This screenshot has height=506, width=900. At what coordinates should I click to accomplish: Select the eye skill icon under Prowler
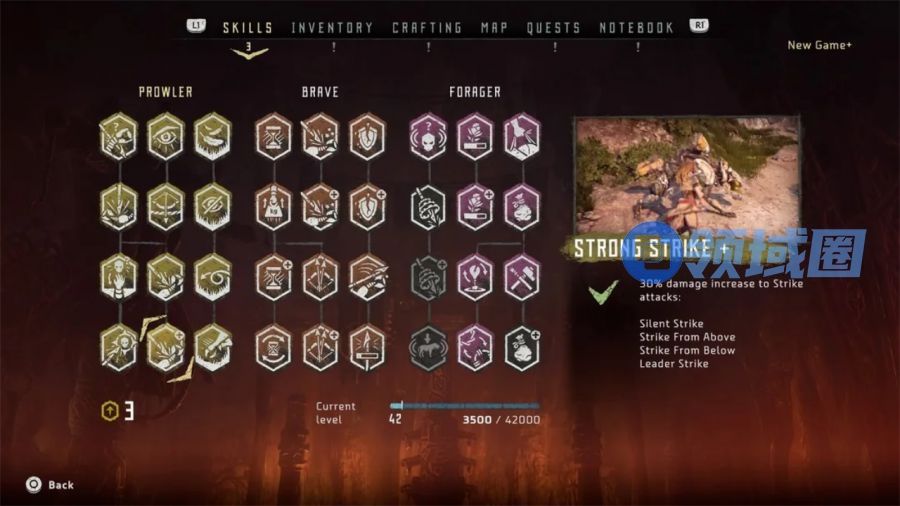coord(166,136)
